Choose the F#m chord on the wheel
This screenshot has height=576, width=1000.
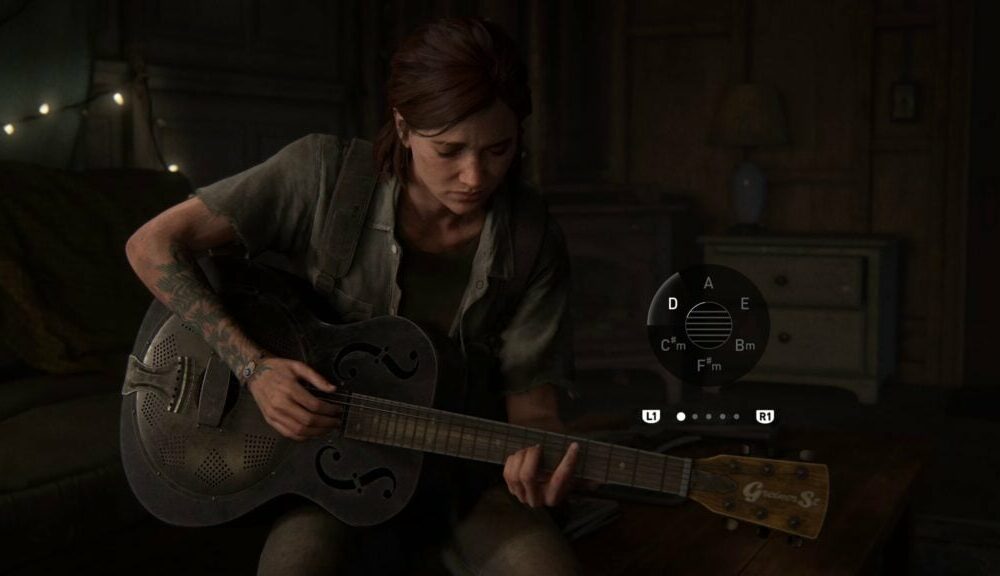(x=708, y=367)
